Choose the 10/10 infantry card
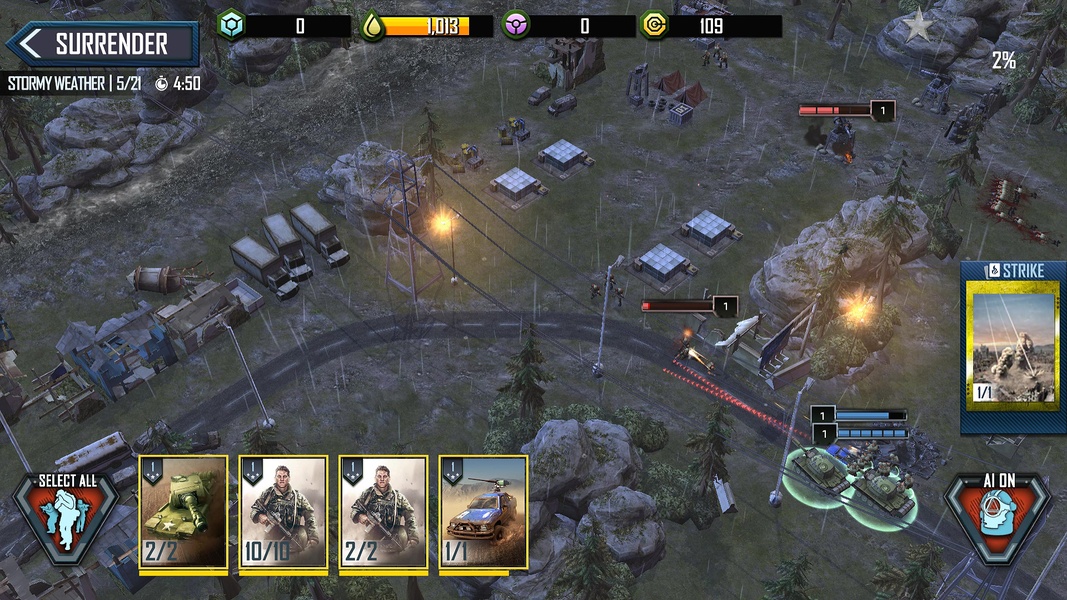 tap(283, 512)
